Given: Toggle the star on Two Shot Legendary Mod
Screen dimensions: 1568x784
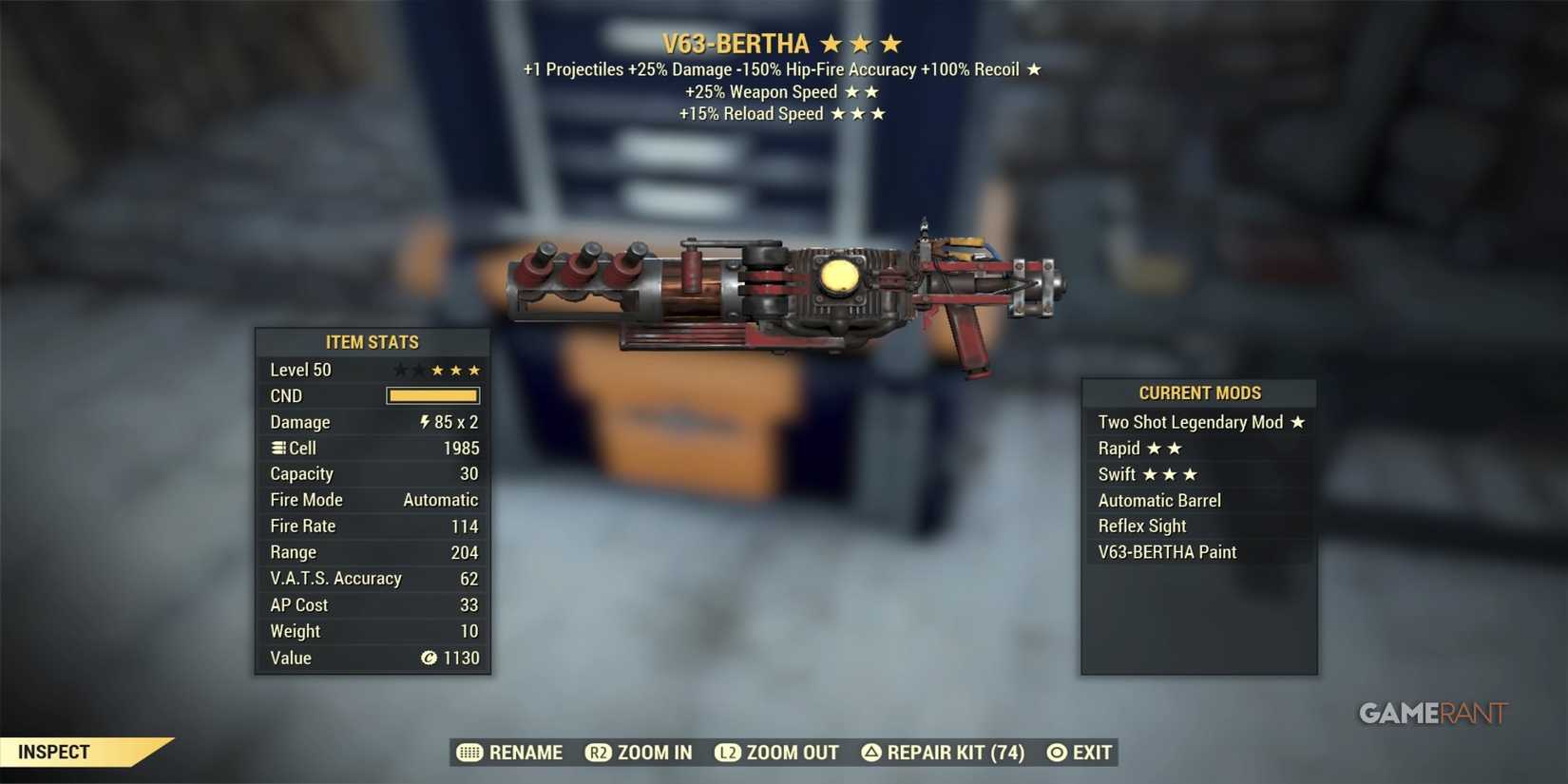Looking at the screenshot, I should [1299, 422].
